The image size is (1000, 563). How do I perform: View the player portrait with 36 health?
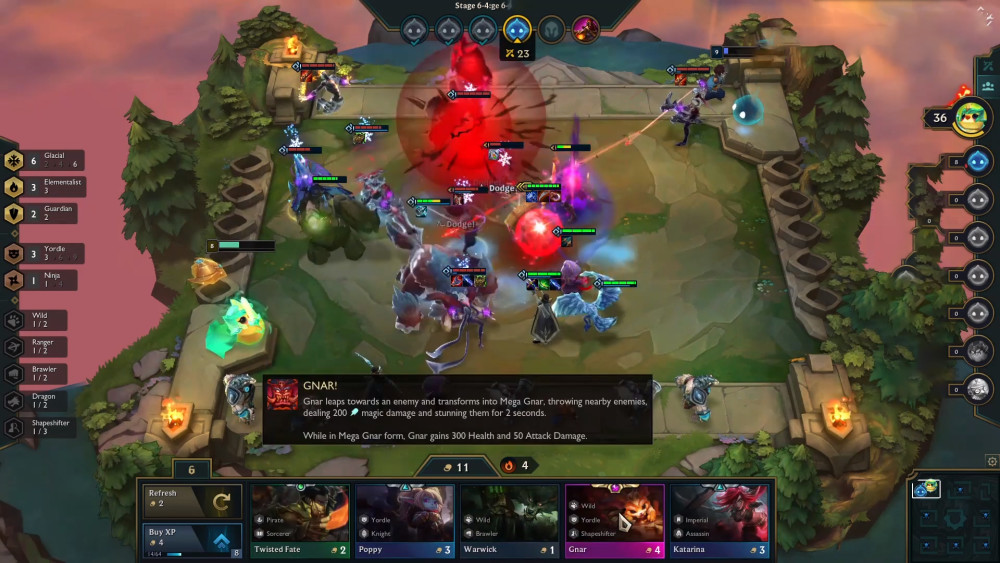(x=970, y=117)
